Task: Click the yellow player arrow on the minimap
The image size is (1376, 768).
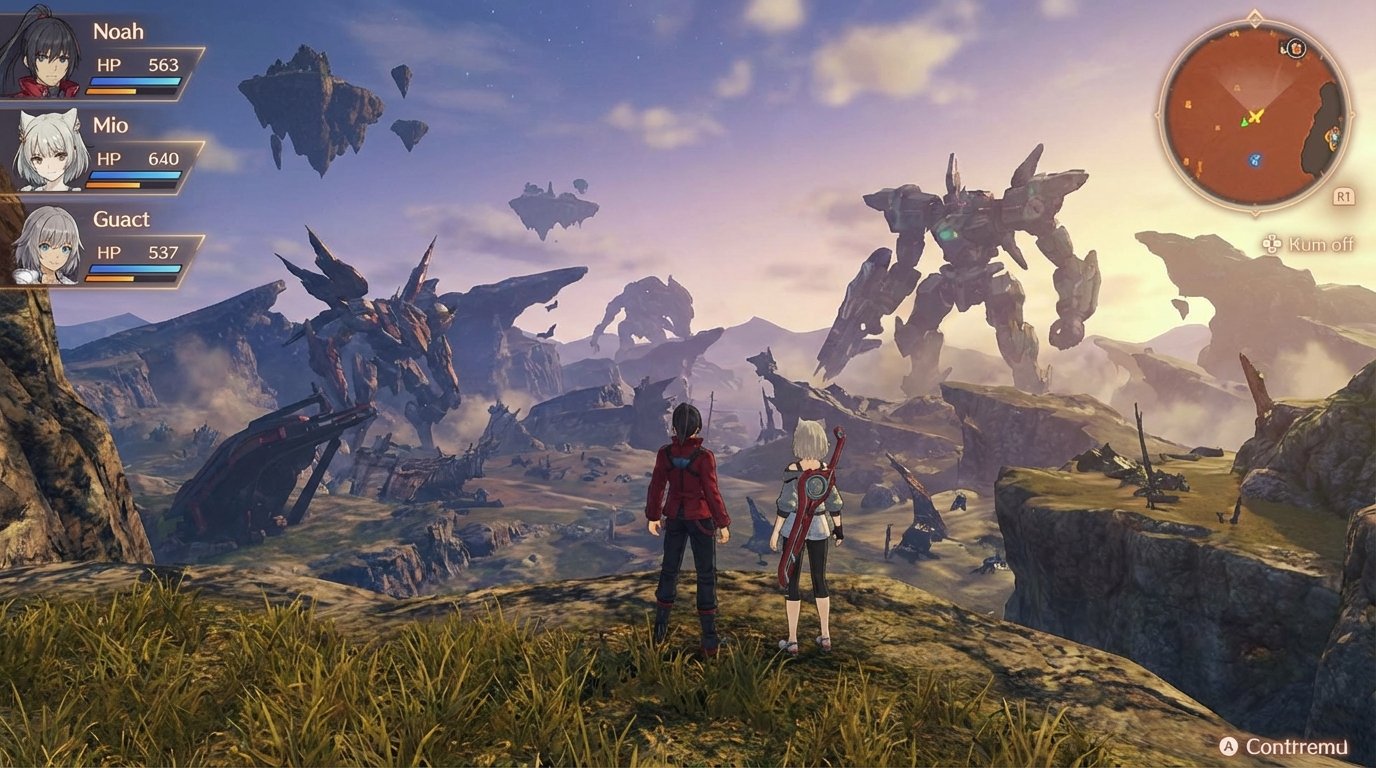Action: pyautogui.click(x=1255, y=114)
